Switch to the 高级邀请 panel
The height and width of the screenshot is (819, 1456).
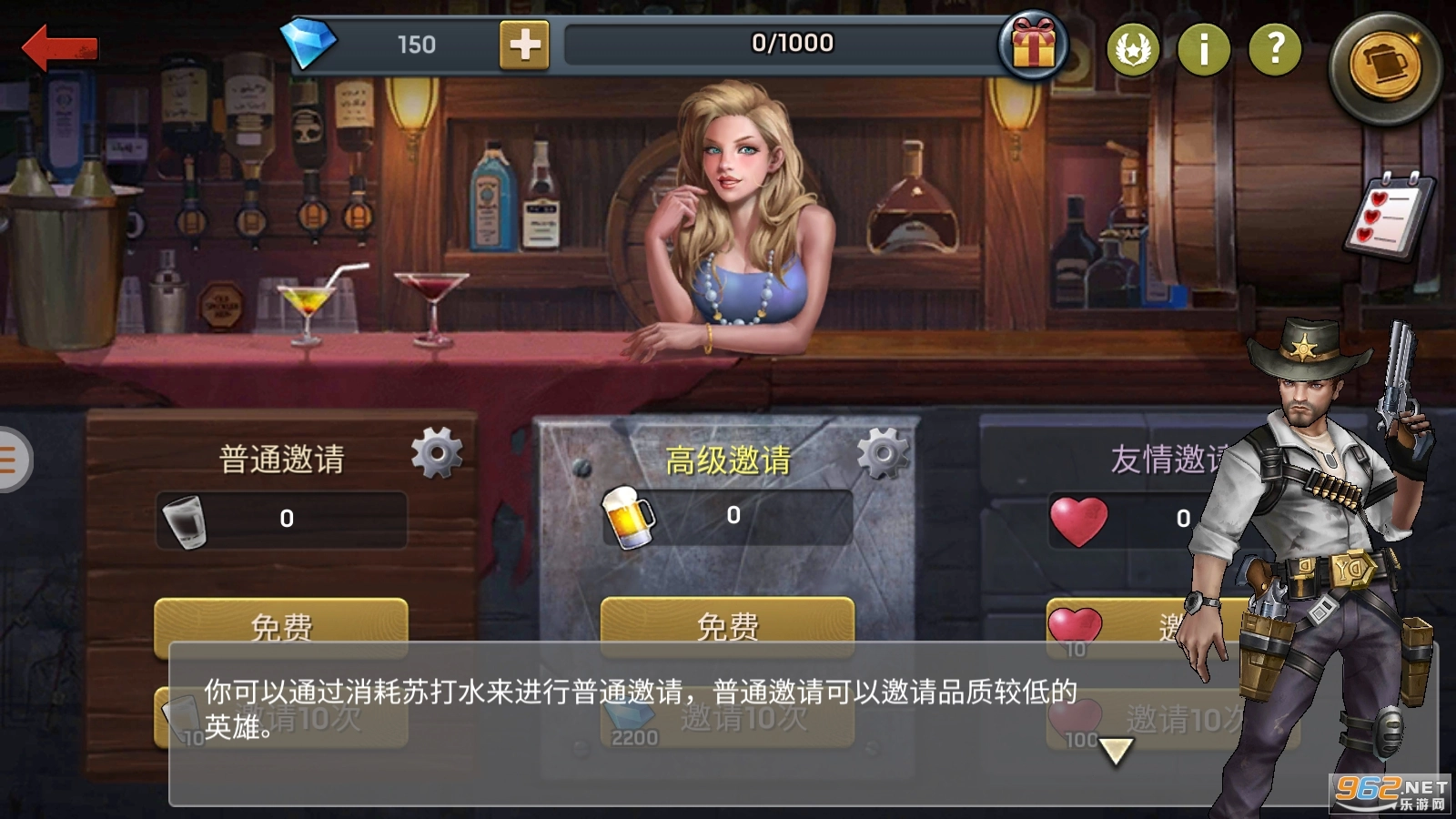(728, 460)
